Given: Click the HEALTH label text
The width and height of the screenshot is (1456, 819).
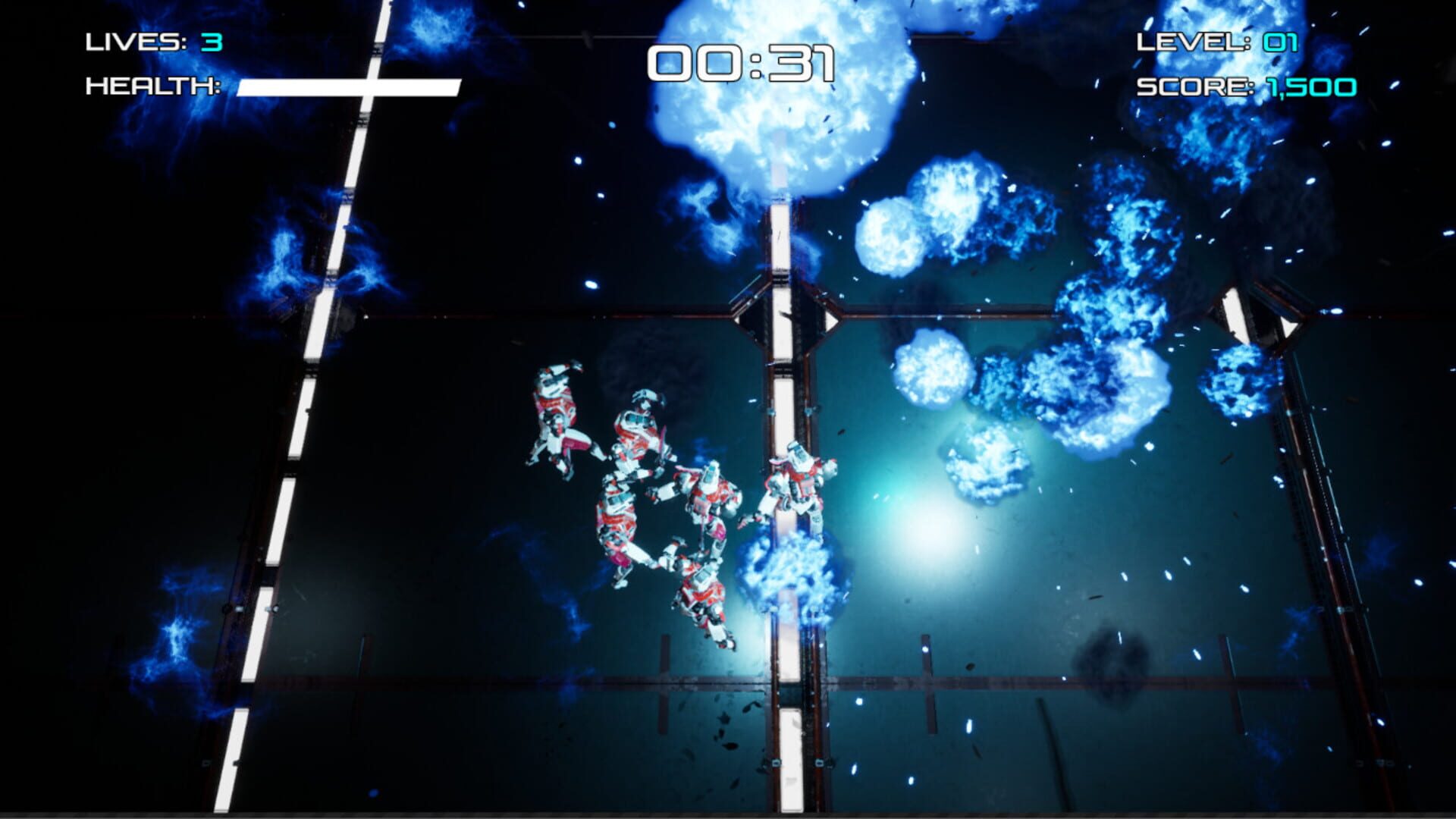Looking at the screenshot, I should pos(150,86).
